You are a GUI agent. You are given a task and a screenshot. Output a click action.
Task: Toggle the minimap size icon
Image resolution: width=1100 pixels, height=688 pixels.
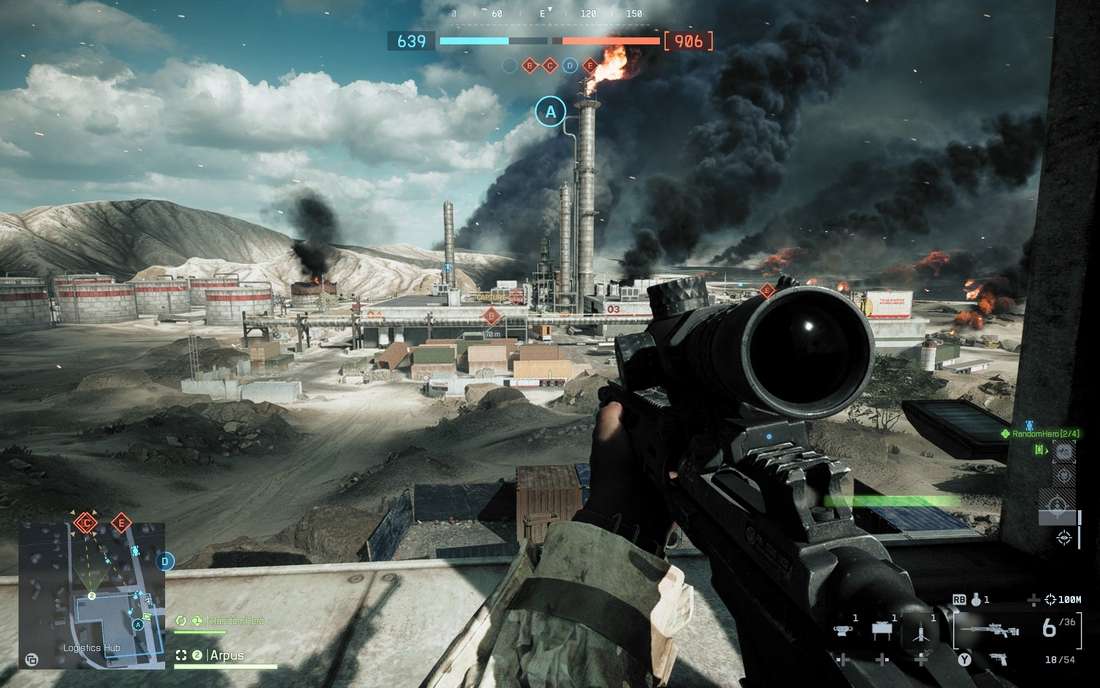tap(32, 659)
